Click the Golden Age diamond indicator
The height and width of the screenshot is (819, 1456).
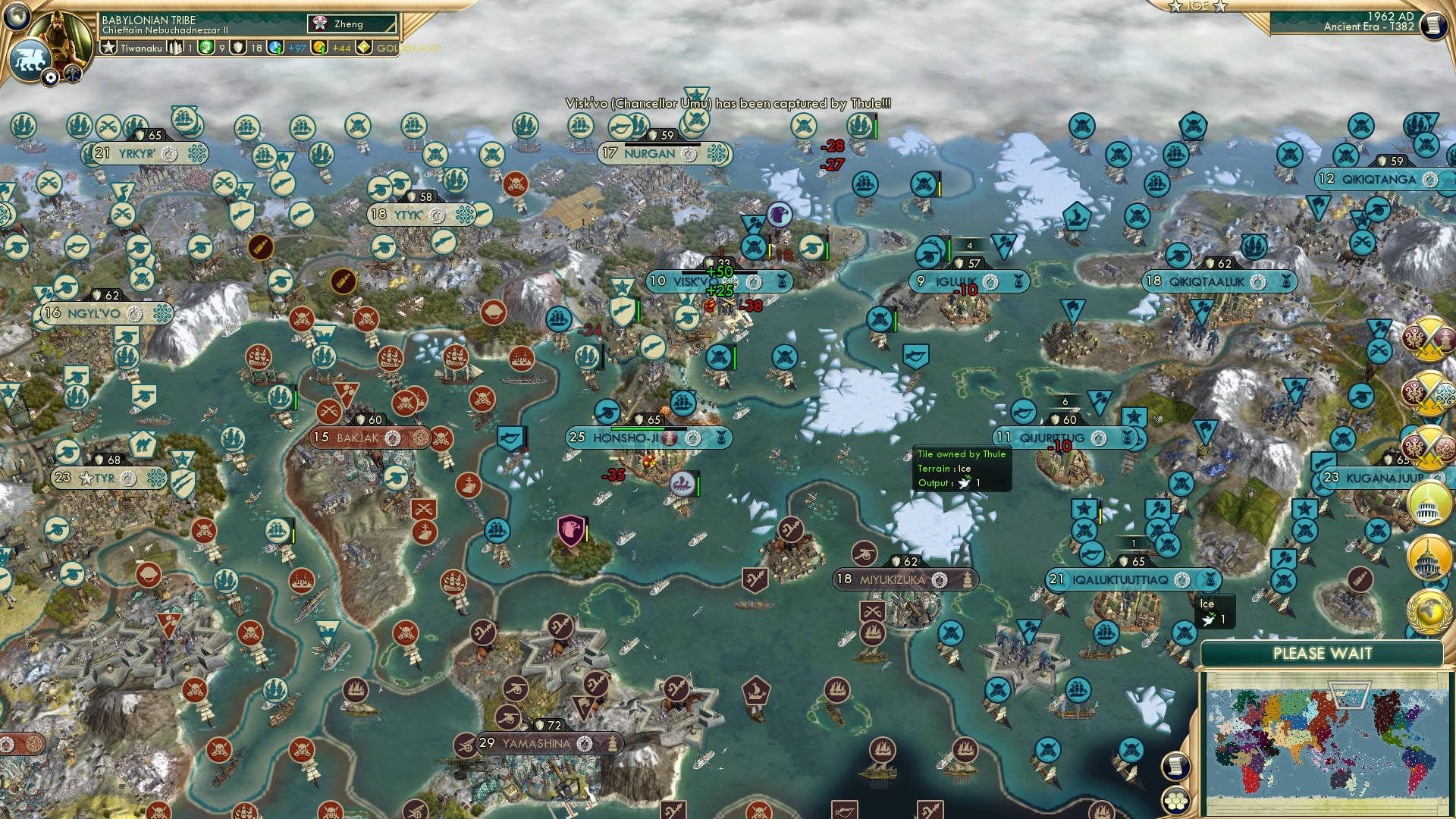[364, 48]
